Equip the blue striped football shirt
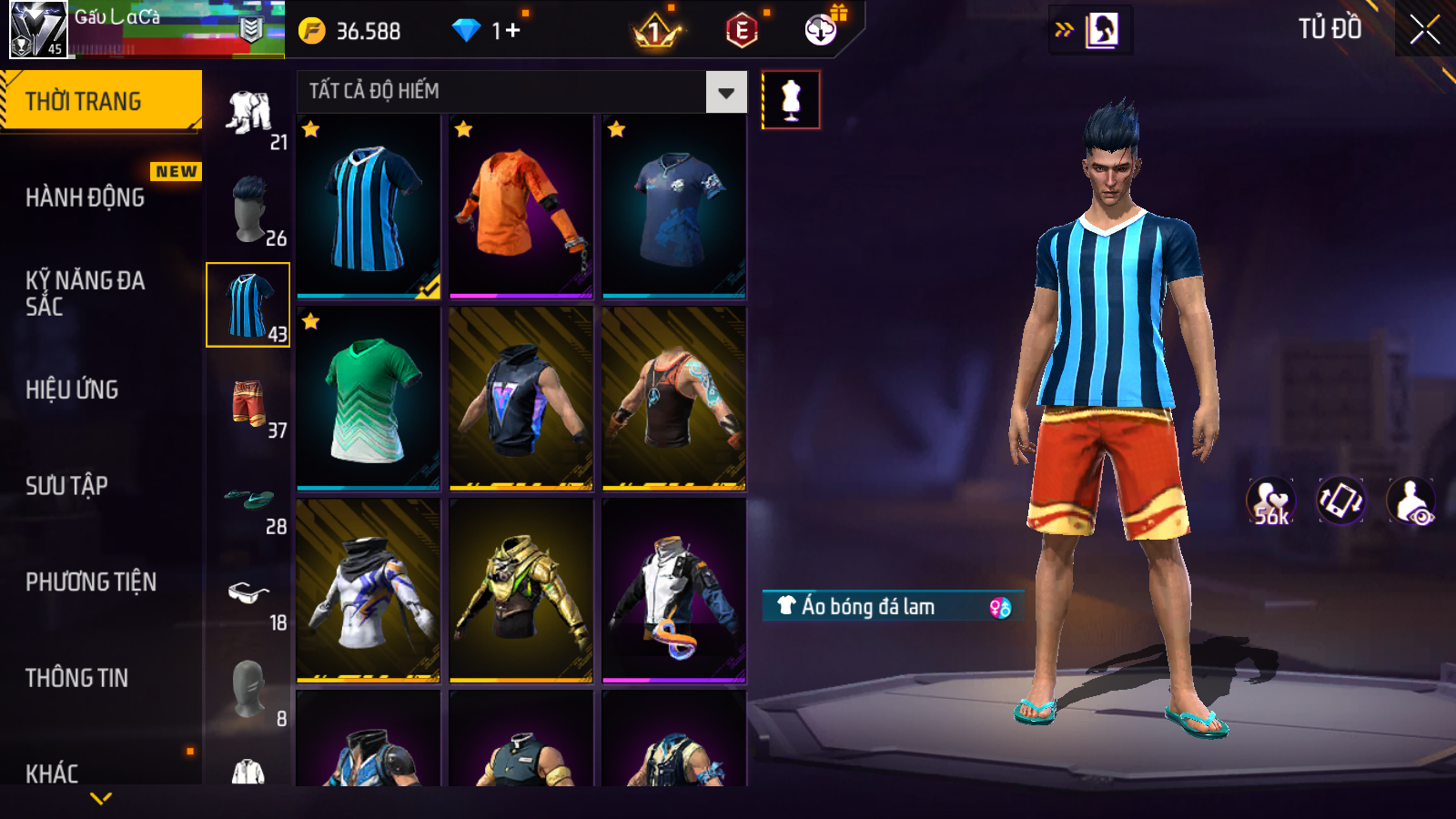 (x=369, y=207)
